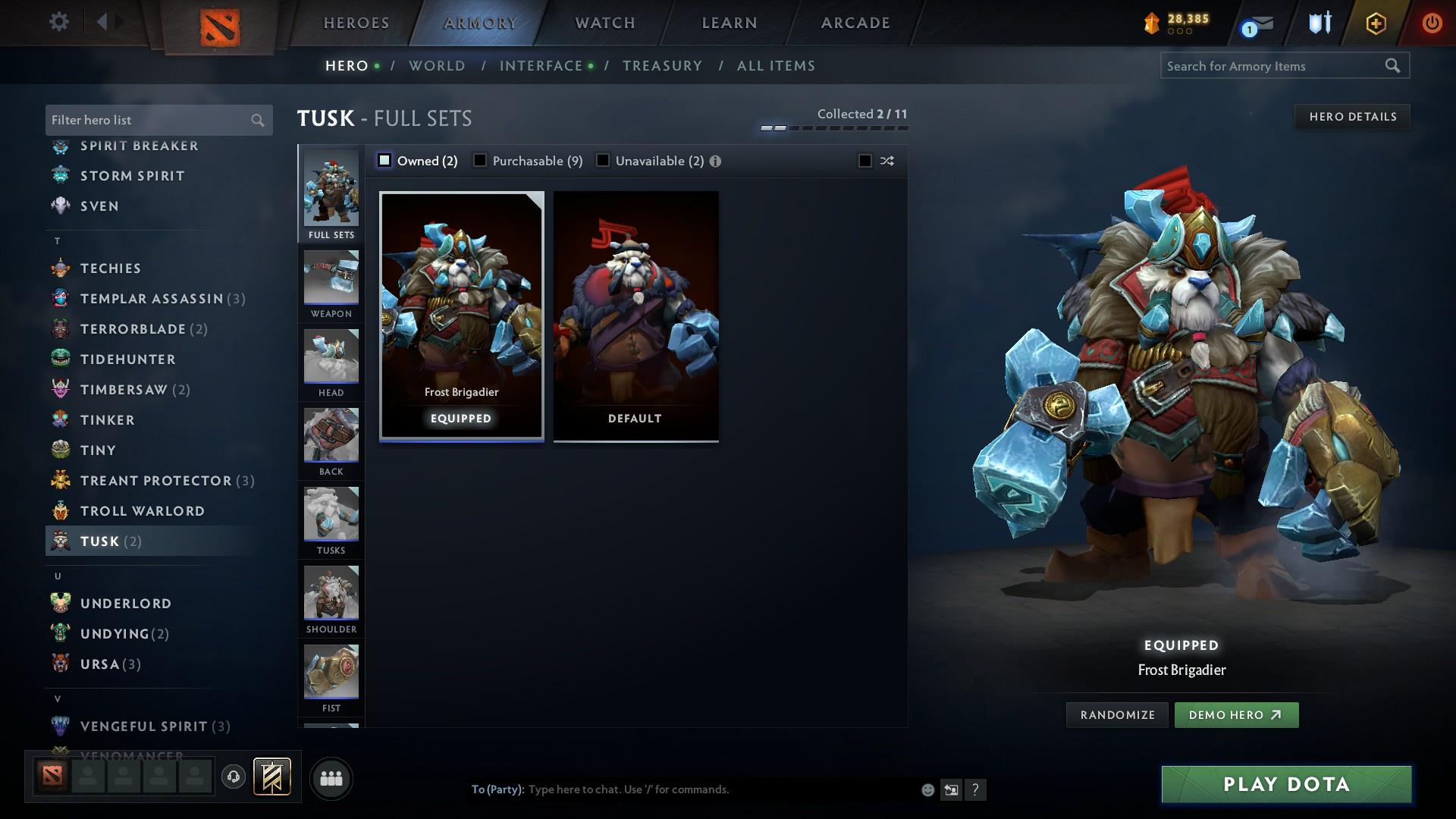Enable the Owned items filter
The width and height of the screenshot is (1456, 819).
385,161
